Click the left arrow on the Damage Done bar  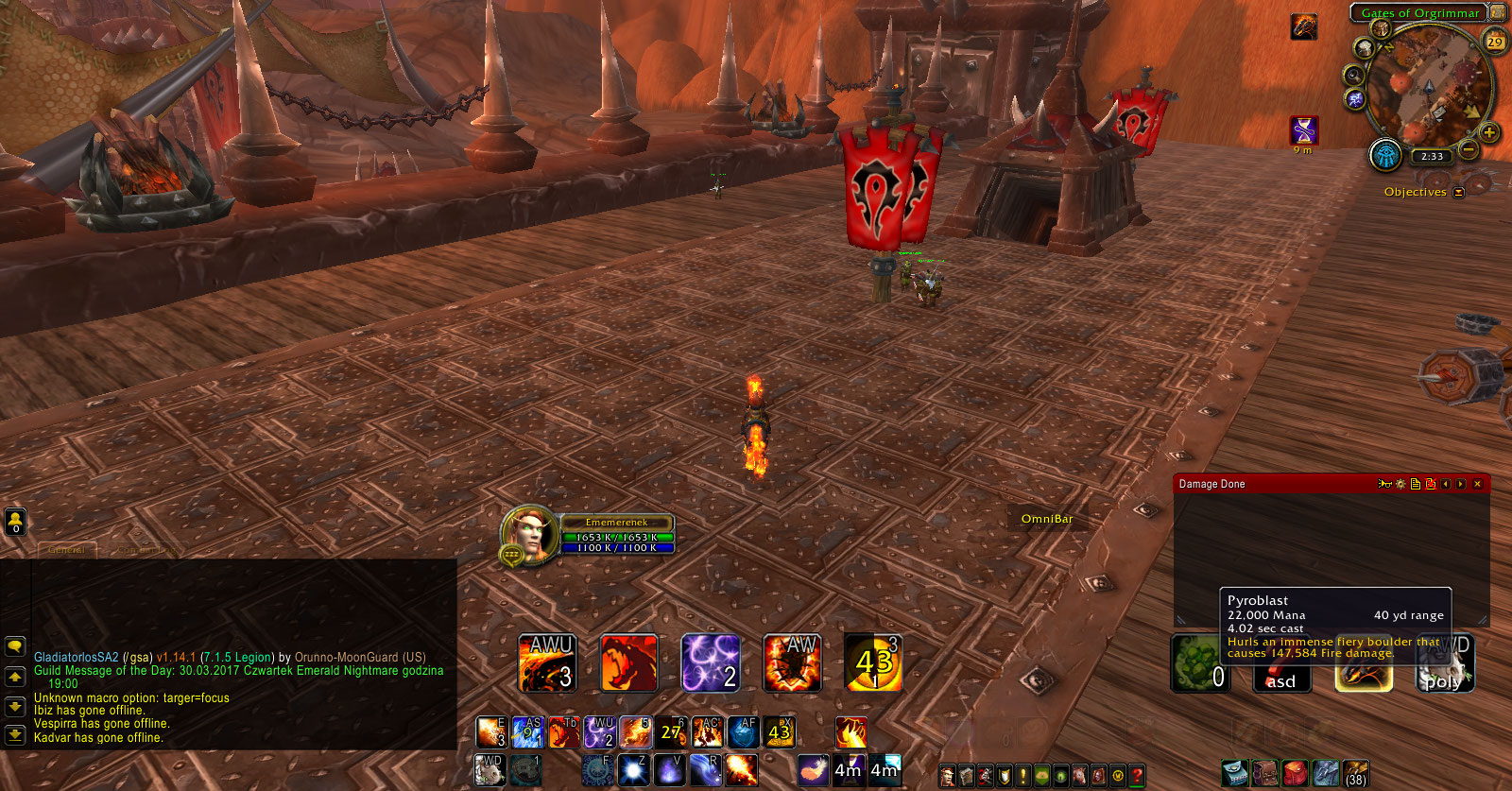[1446, 484]
